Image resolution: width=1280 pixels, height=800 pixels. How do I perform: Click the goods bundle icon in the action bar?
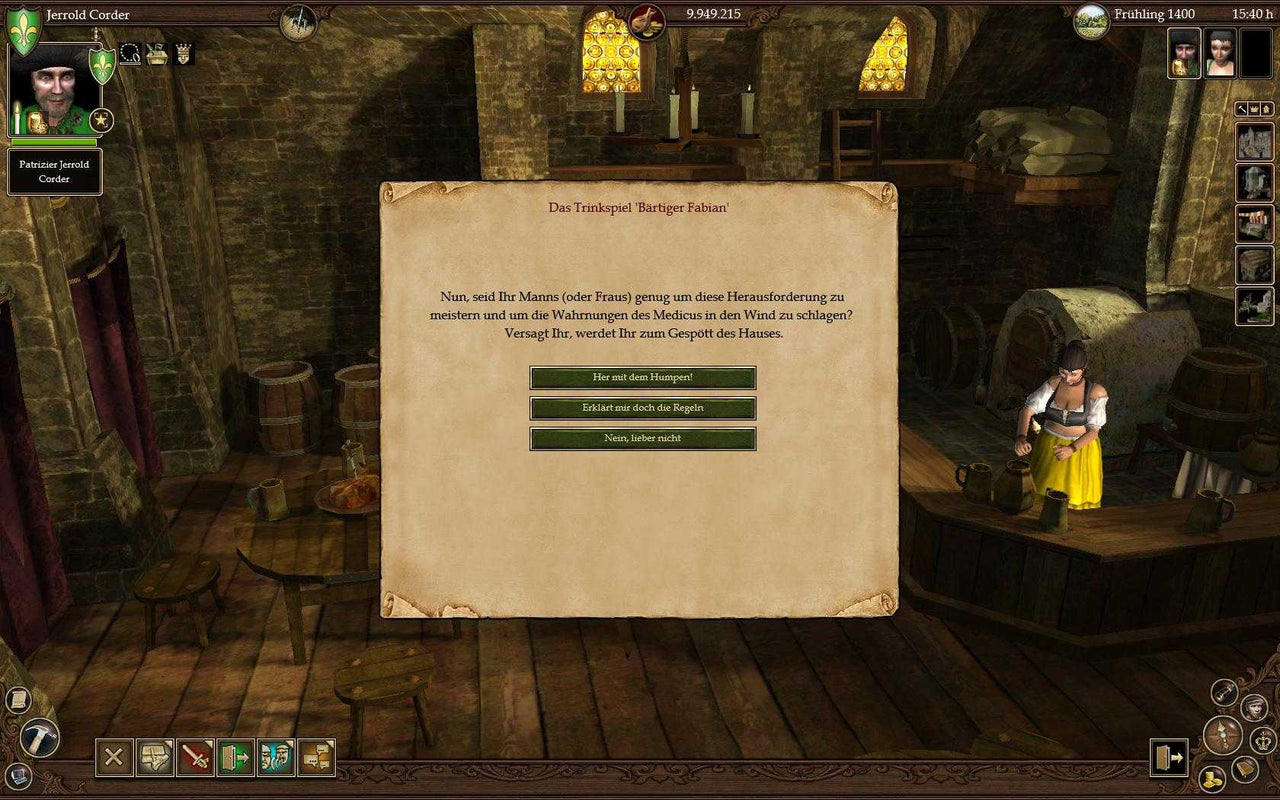[x=155, y=758]
